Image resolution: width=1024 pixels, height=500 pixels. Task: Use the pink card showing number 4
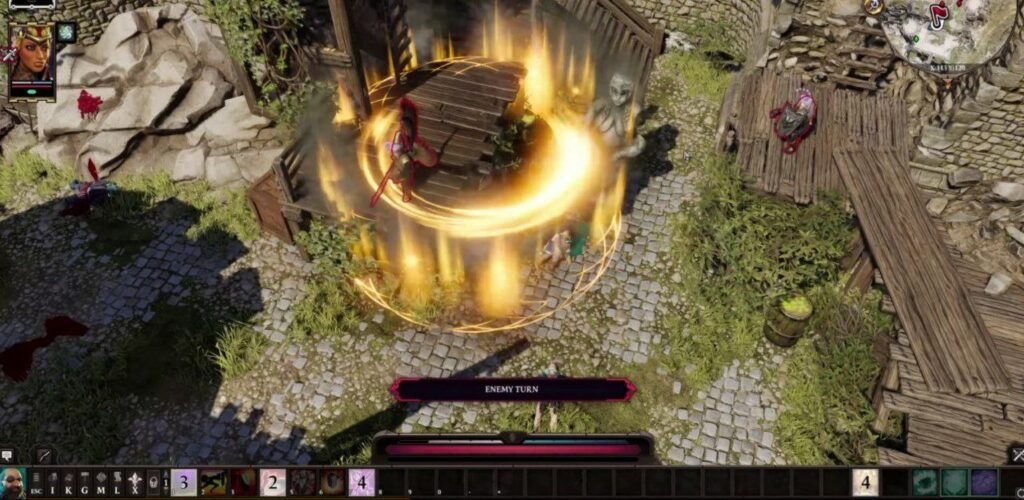(361, 482)
